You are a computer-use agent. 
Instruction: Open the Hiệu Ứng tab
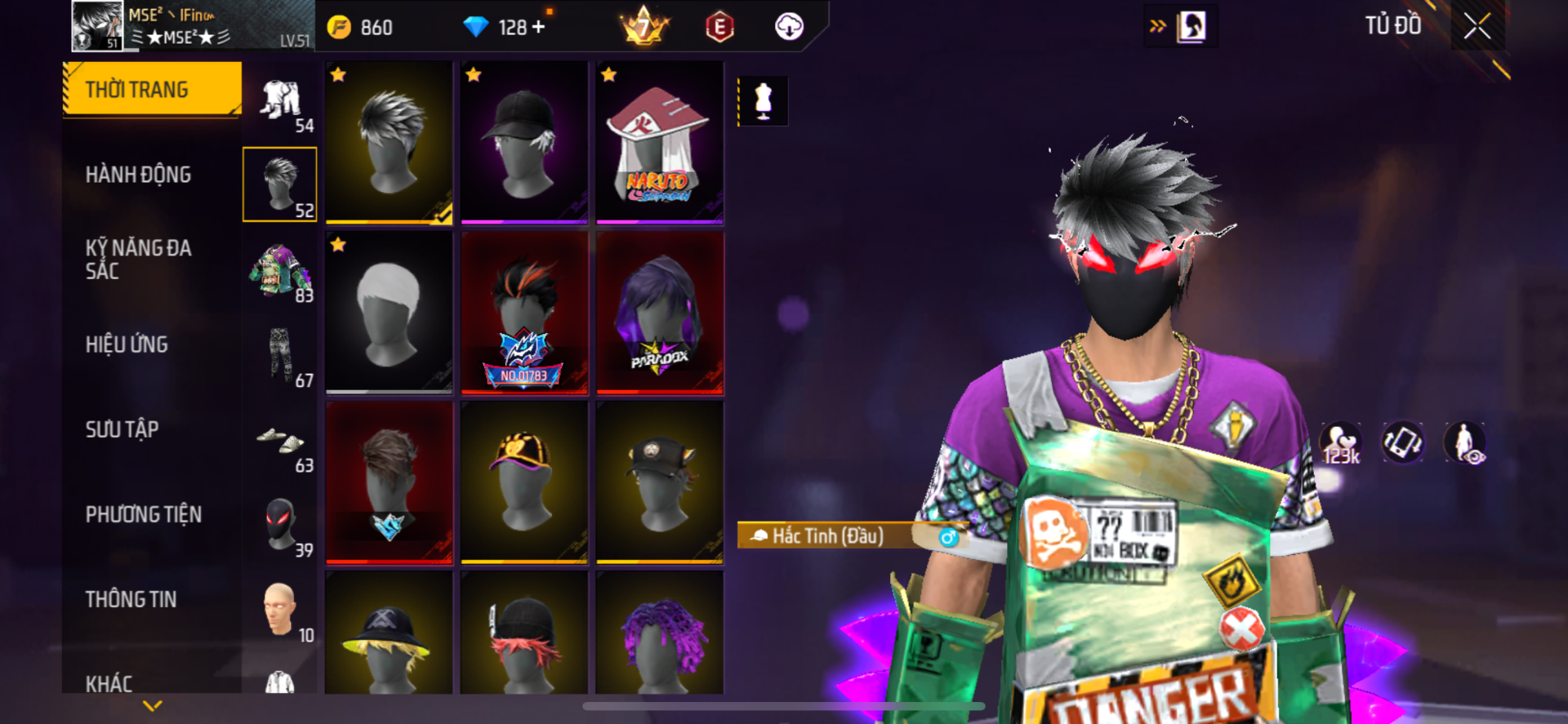[127, 344]
